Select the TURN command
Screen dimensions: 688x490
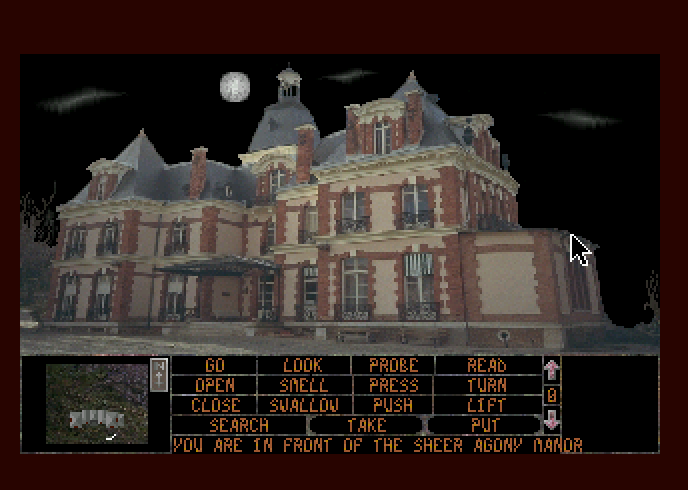(487, 385)
